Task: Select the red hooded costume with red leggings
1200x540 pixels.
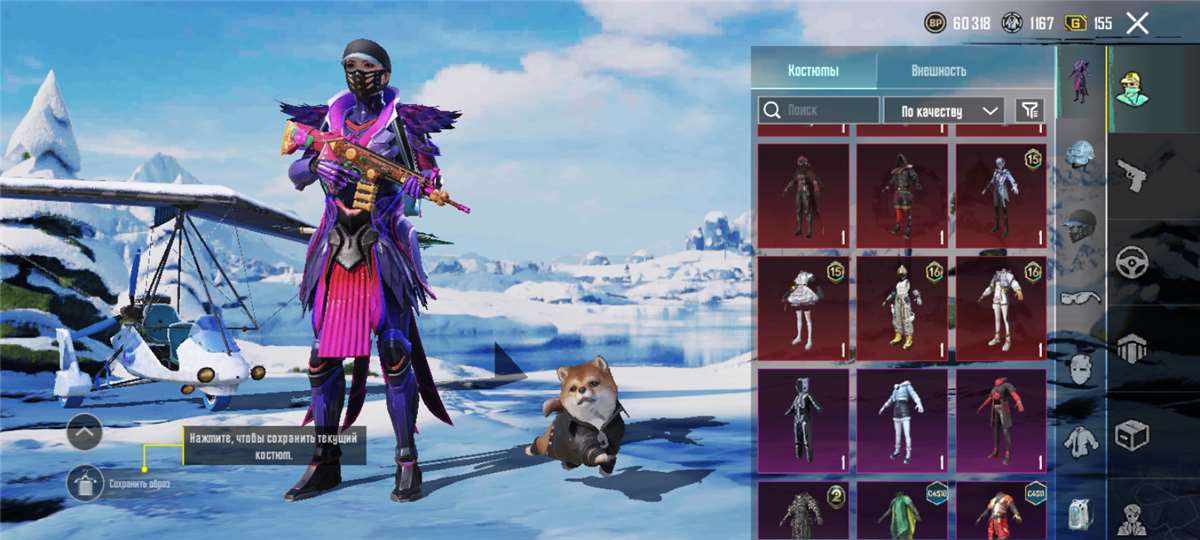Action: tap(902, 195)
